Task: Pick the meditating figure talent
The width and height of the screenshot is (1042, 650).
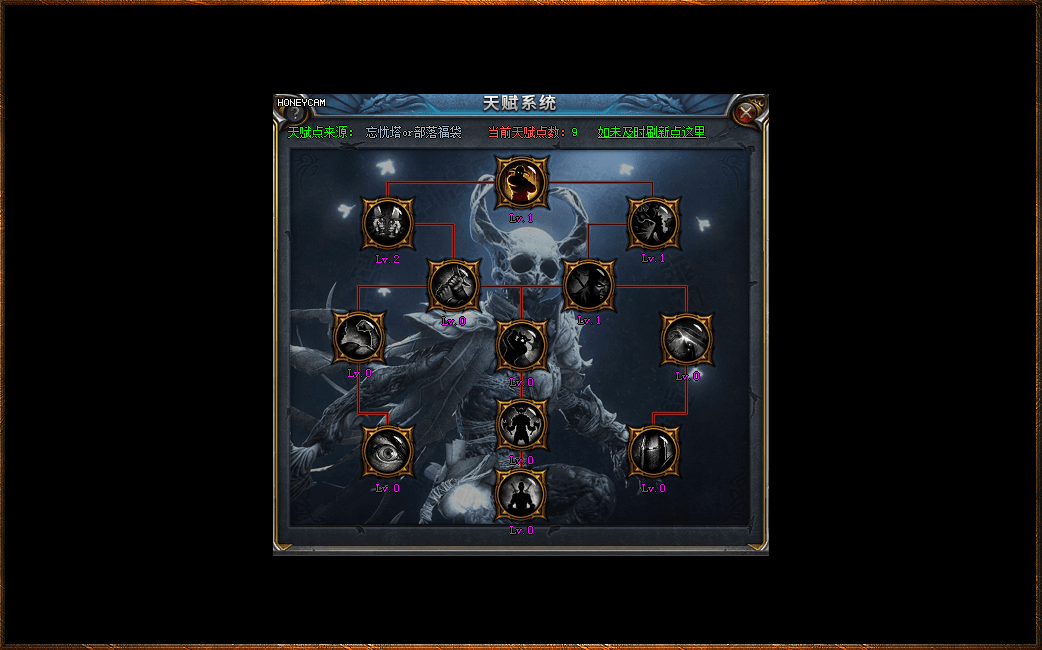Action: [x=522, y=495]
